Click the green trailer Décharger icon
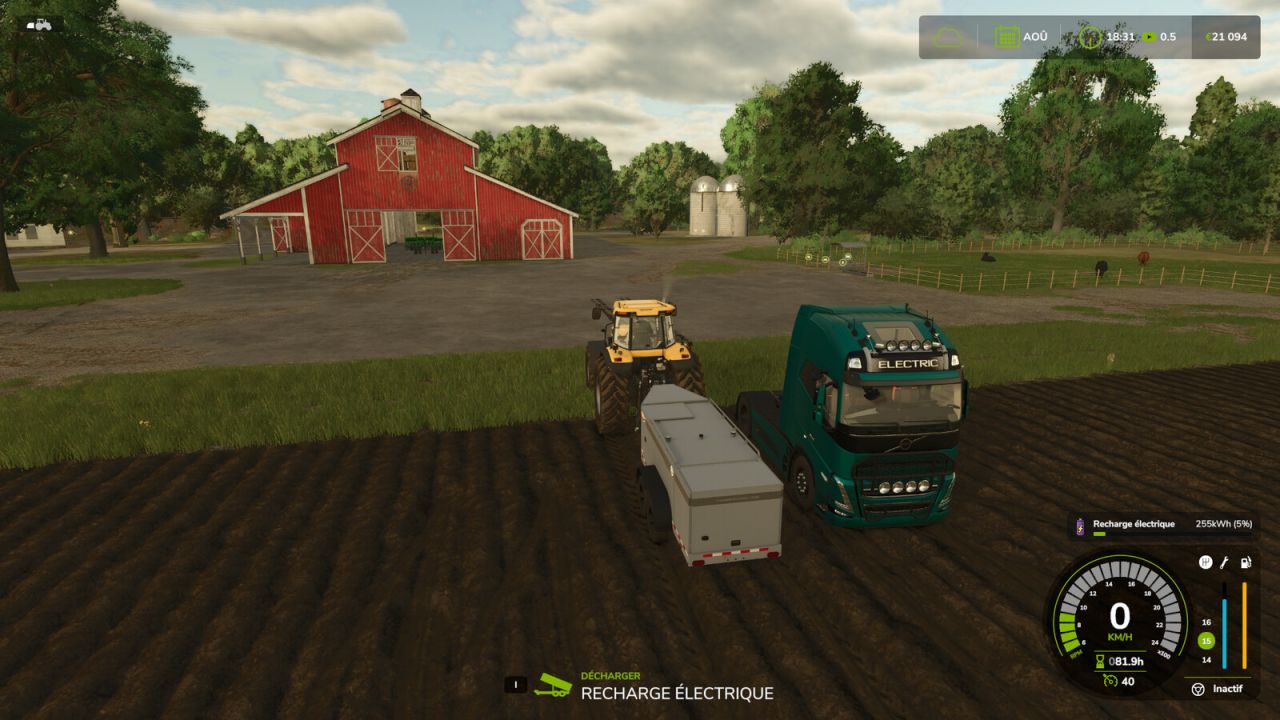This screenshot has width=1280, height=720. coord(553,684)
